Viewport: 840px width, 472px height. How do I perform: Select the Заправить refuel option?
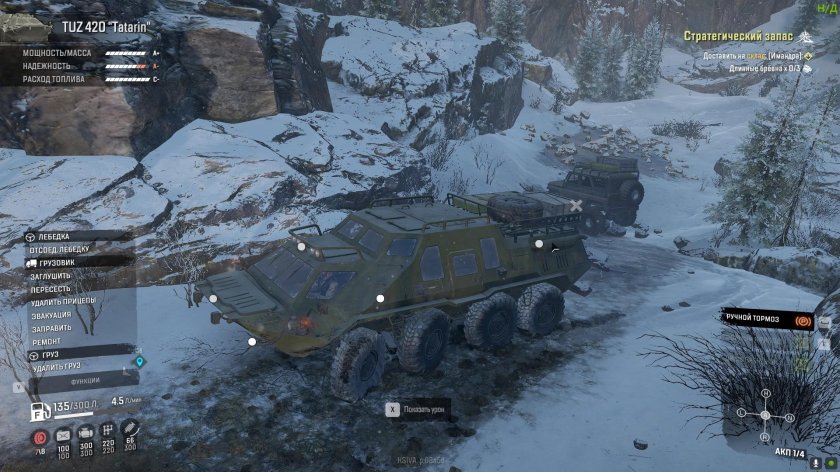pyautogui.click(x=51, y=328)
